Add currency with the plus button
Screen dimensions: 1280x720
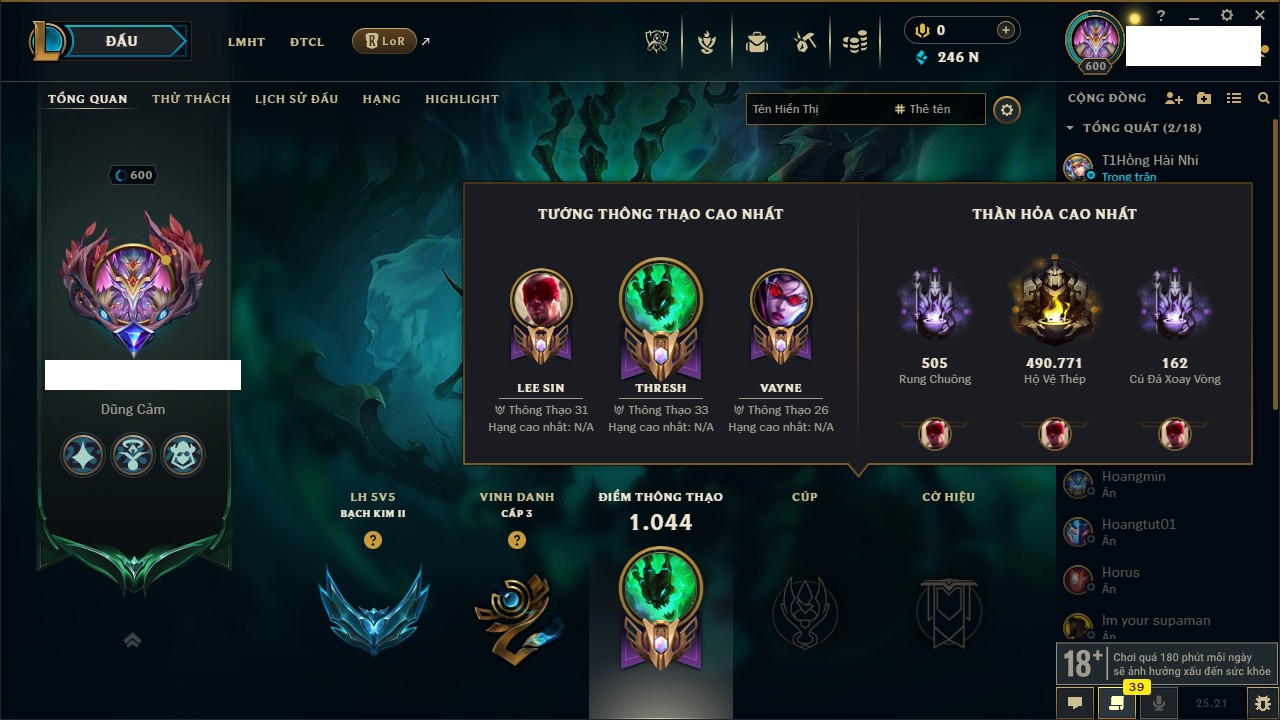(1006, 30)
